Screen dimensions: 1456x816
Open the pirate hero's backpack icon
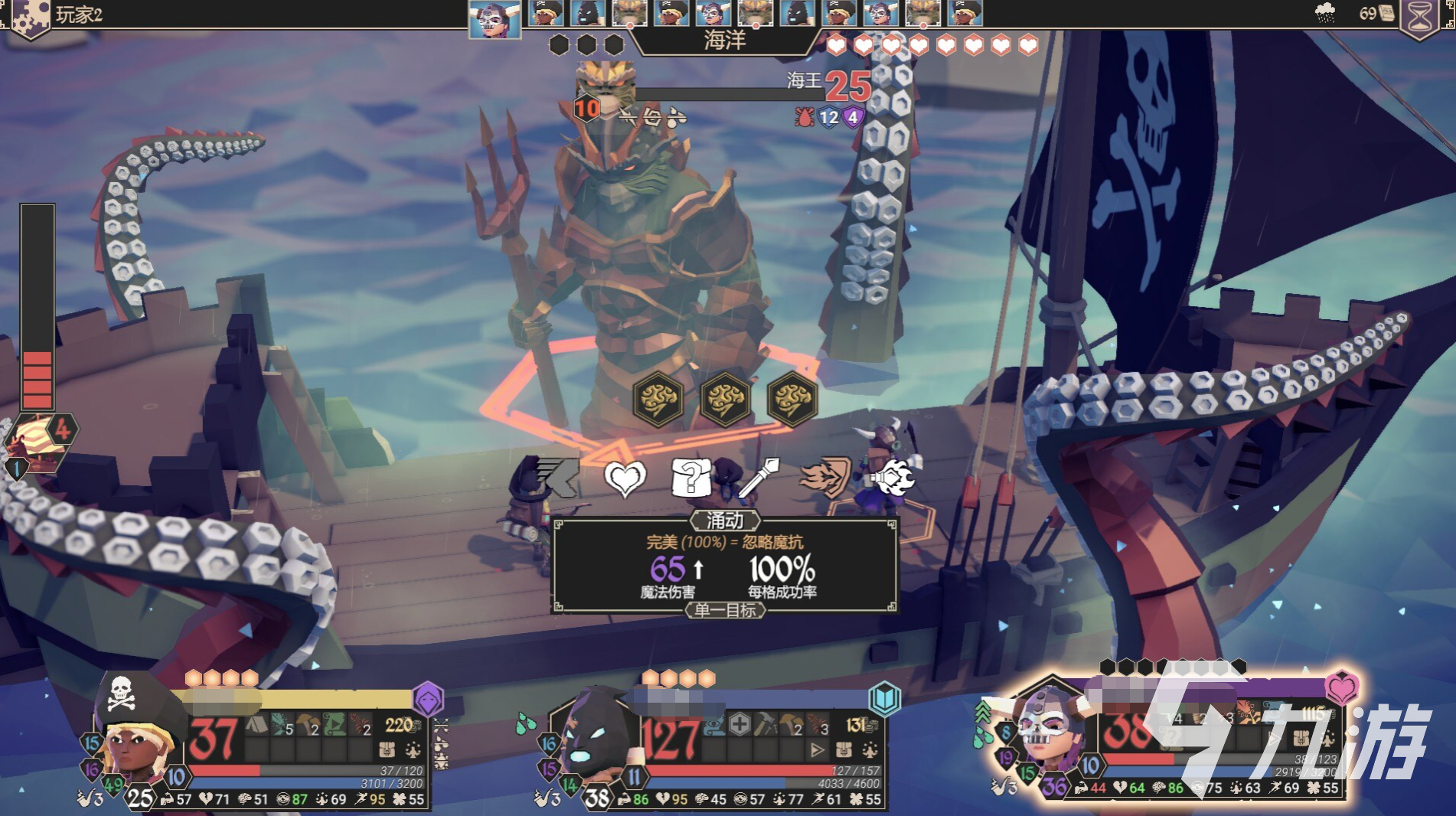(387, 749)
